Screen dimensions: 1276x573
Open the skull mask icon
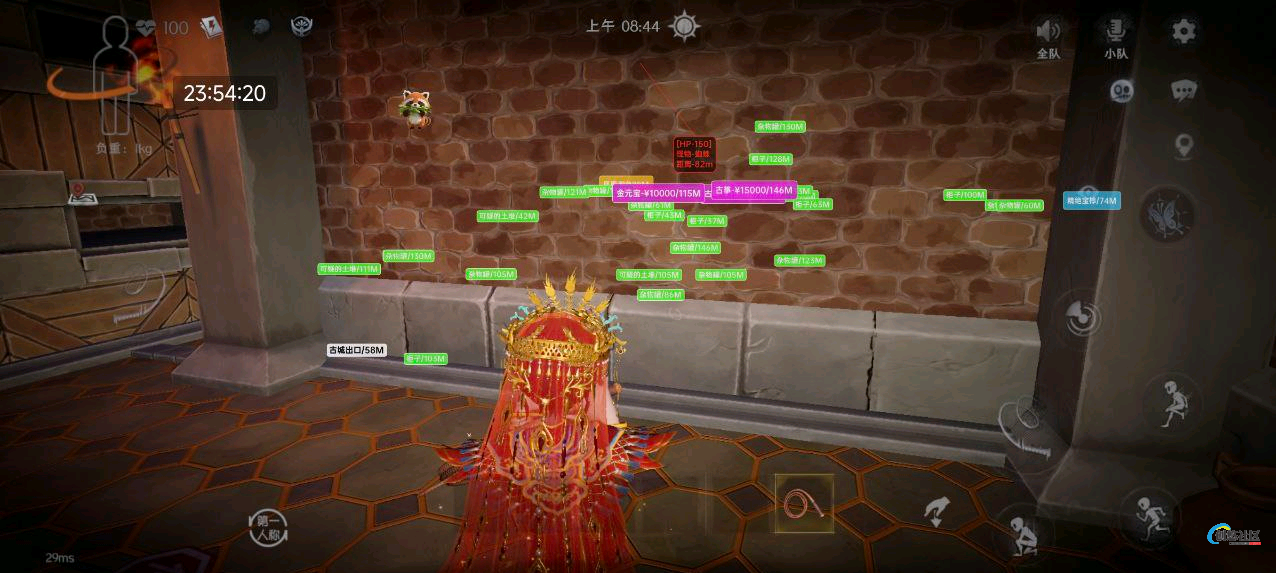[1121, 91]
